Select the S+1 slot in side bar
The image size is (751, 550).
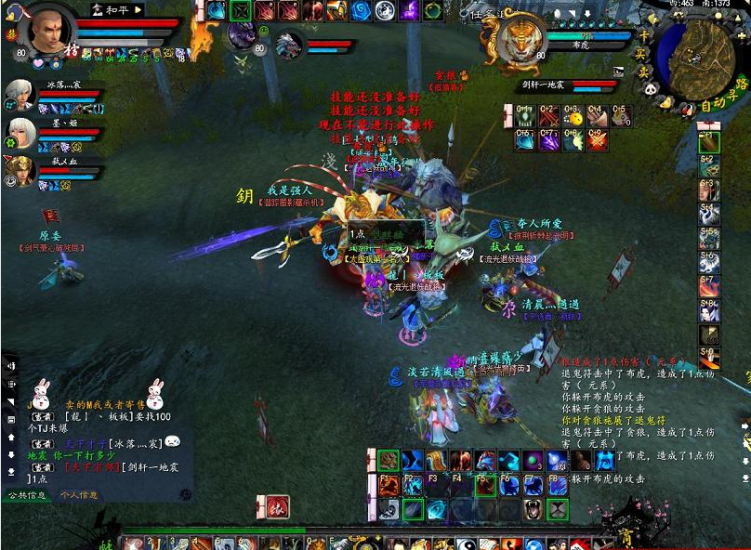(x=709, y=143)
